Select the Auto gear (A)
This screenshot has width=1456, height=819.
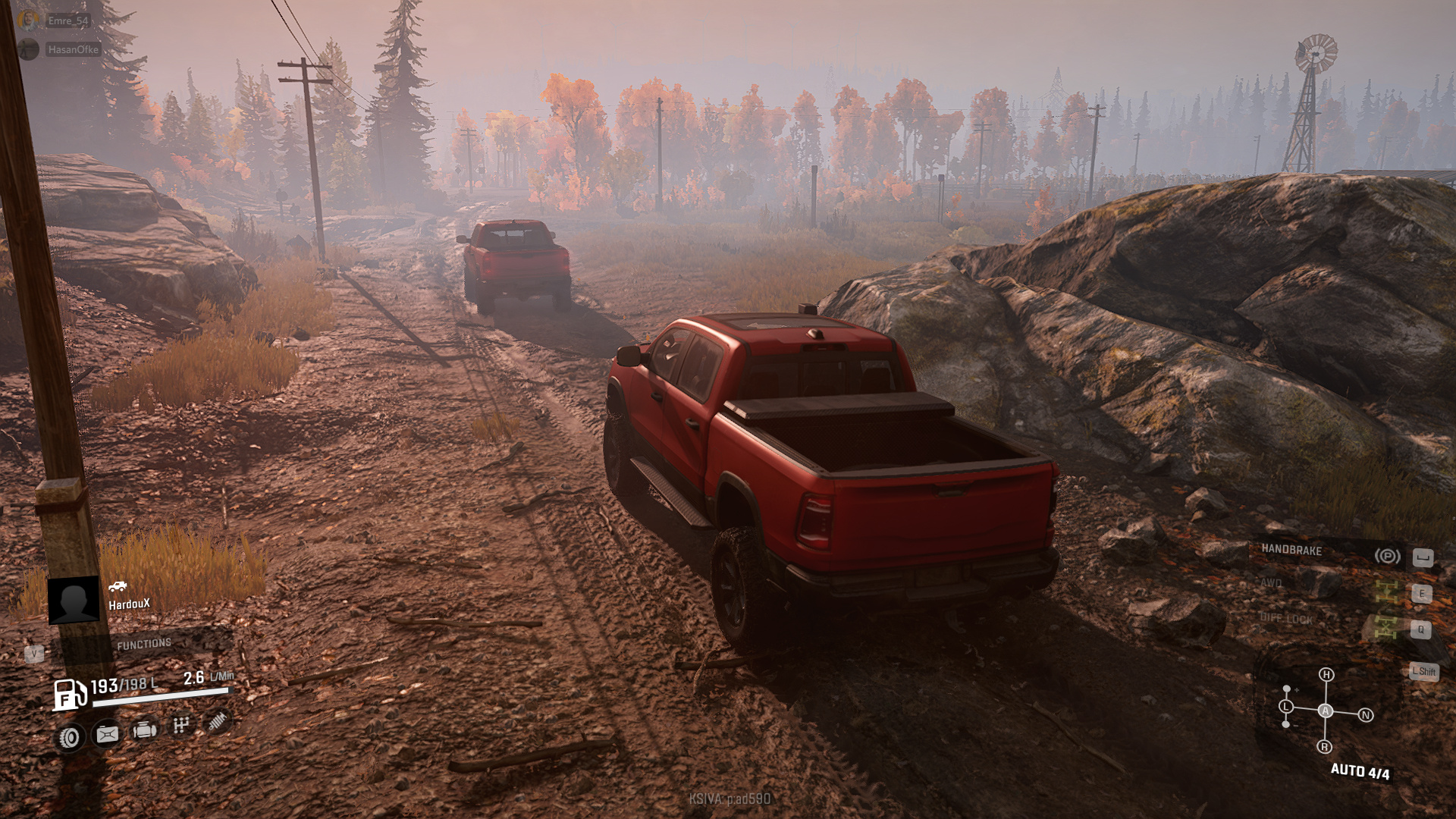coord(1325,711)
